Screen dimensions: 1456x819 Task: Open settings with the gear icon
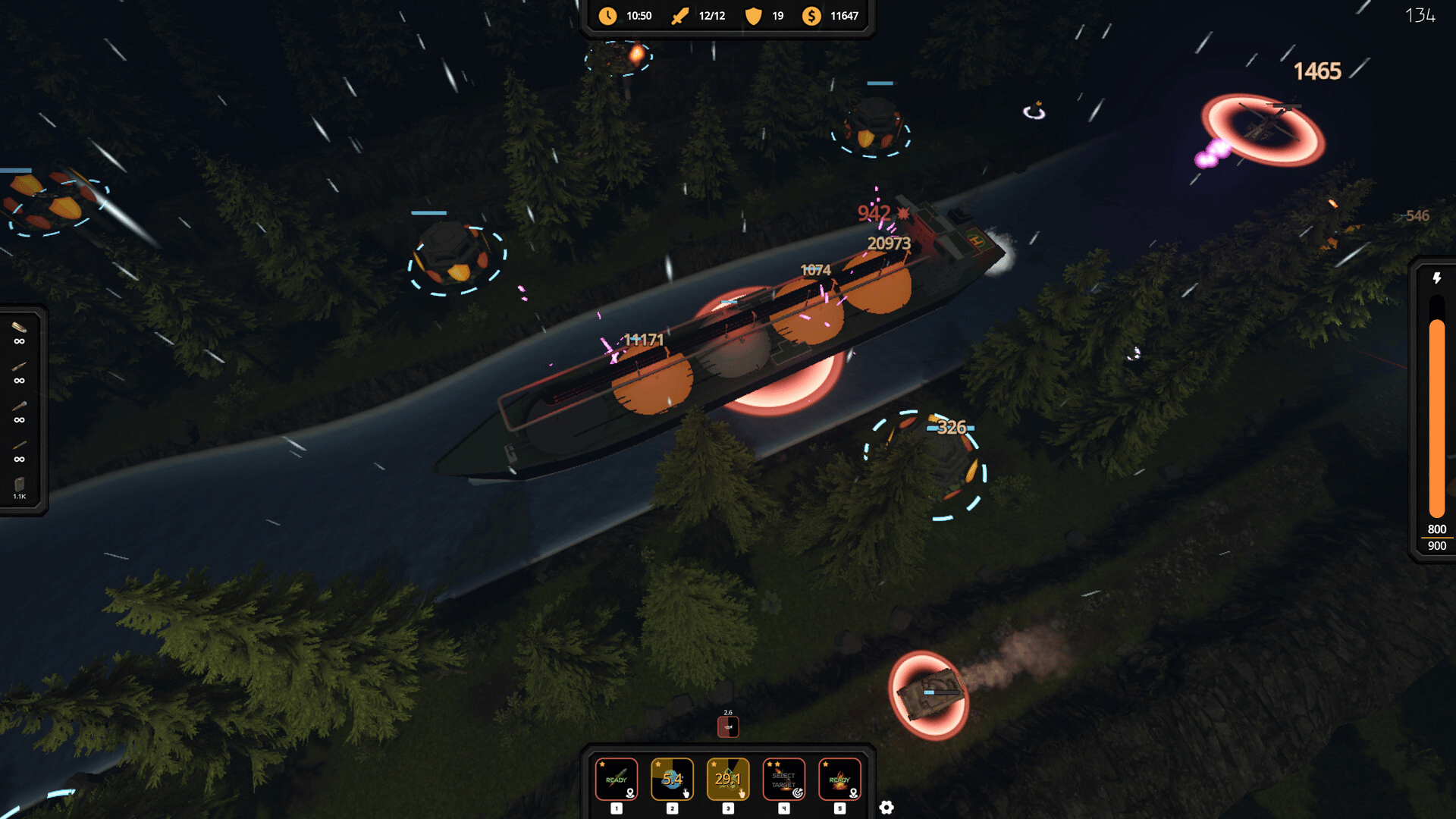pyautogui.click(x=886, y=808)
